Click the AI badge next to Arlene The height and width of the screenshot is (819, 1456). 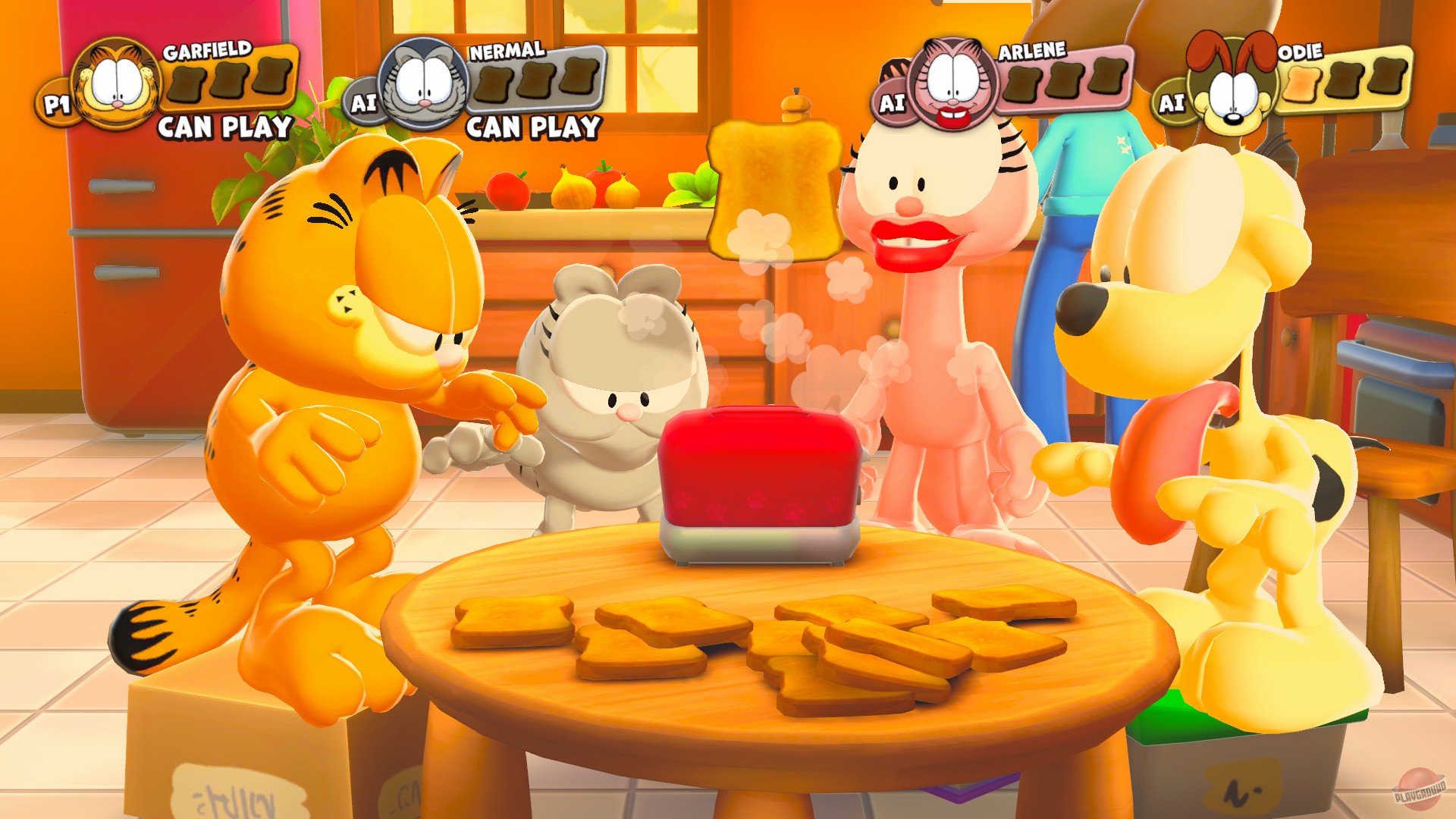[x=893, y=99]
